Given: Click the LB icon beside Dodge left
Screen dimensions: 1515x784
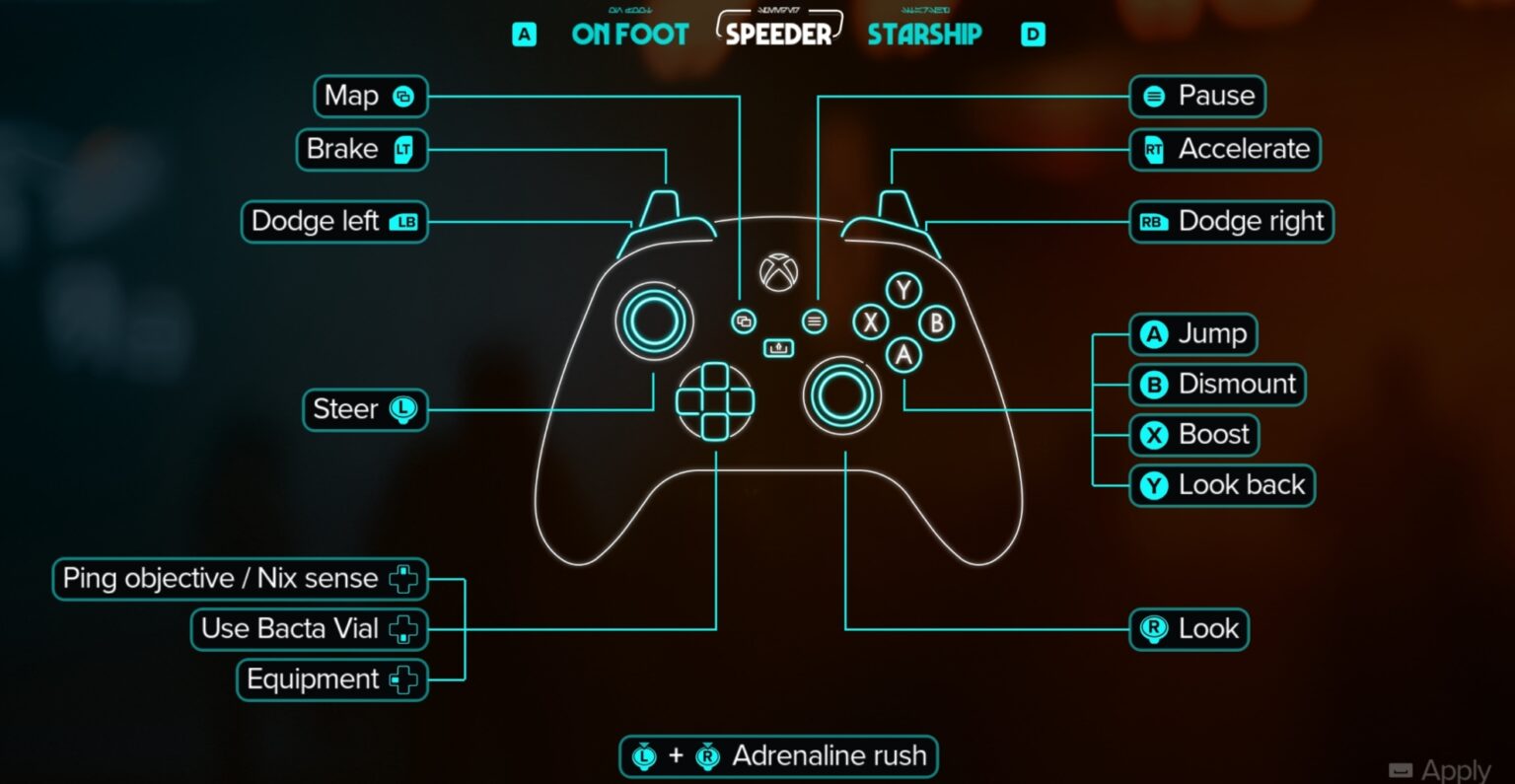Looking at the screenshot, I should click(x=406, y=221).
